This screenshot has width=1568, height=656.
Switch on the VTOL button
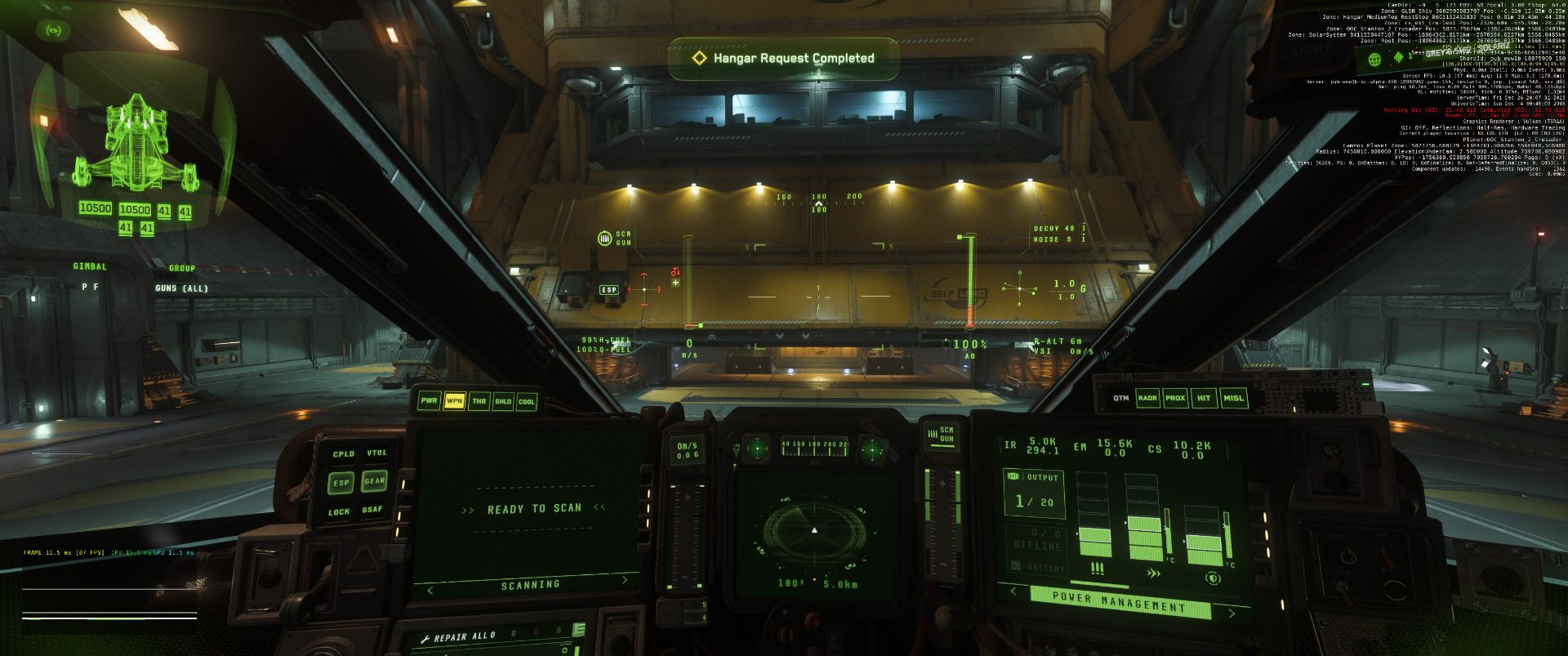click(x=376, y=453)
